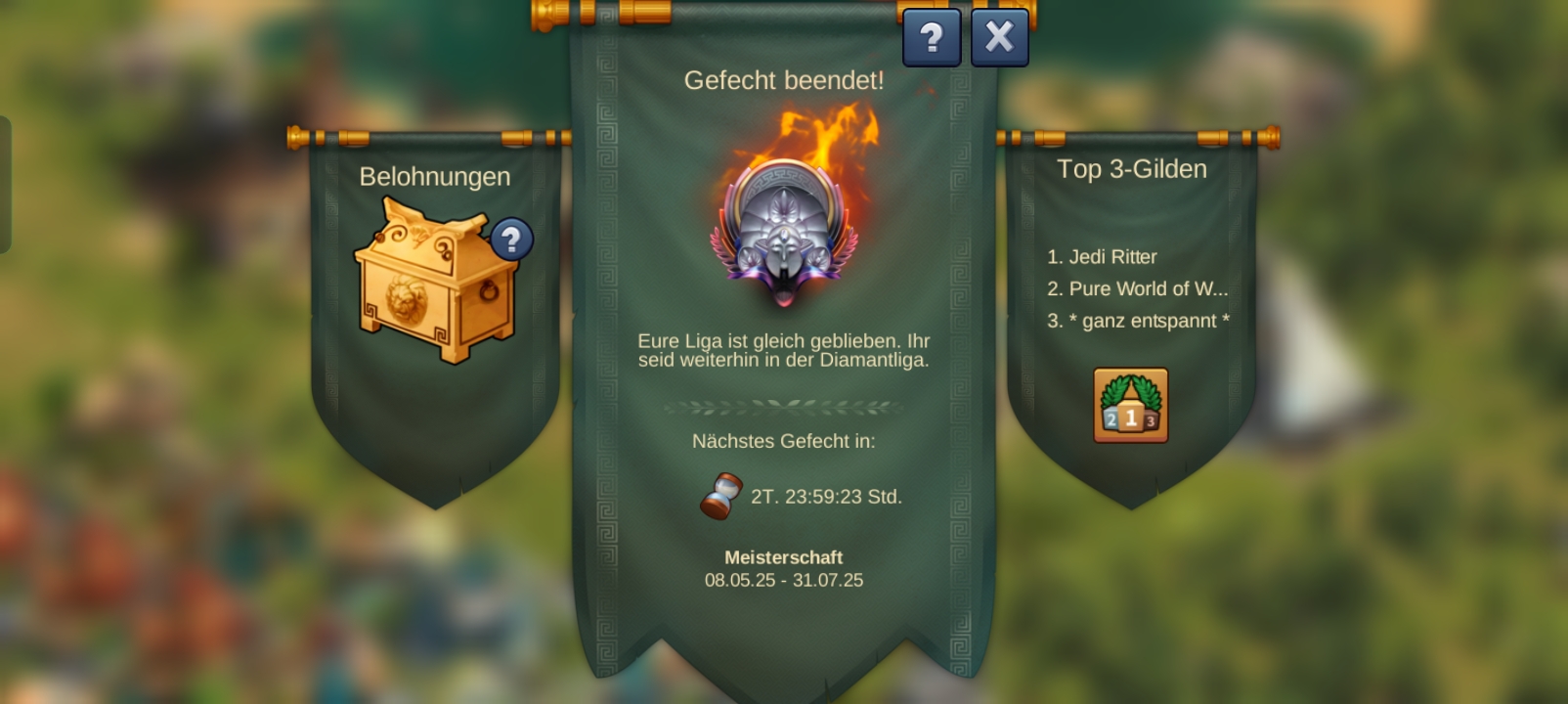Open the Top 3 podium rankings icon

(x=1130, y=404)
